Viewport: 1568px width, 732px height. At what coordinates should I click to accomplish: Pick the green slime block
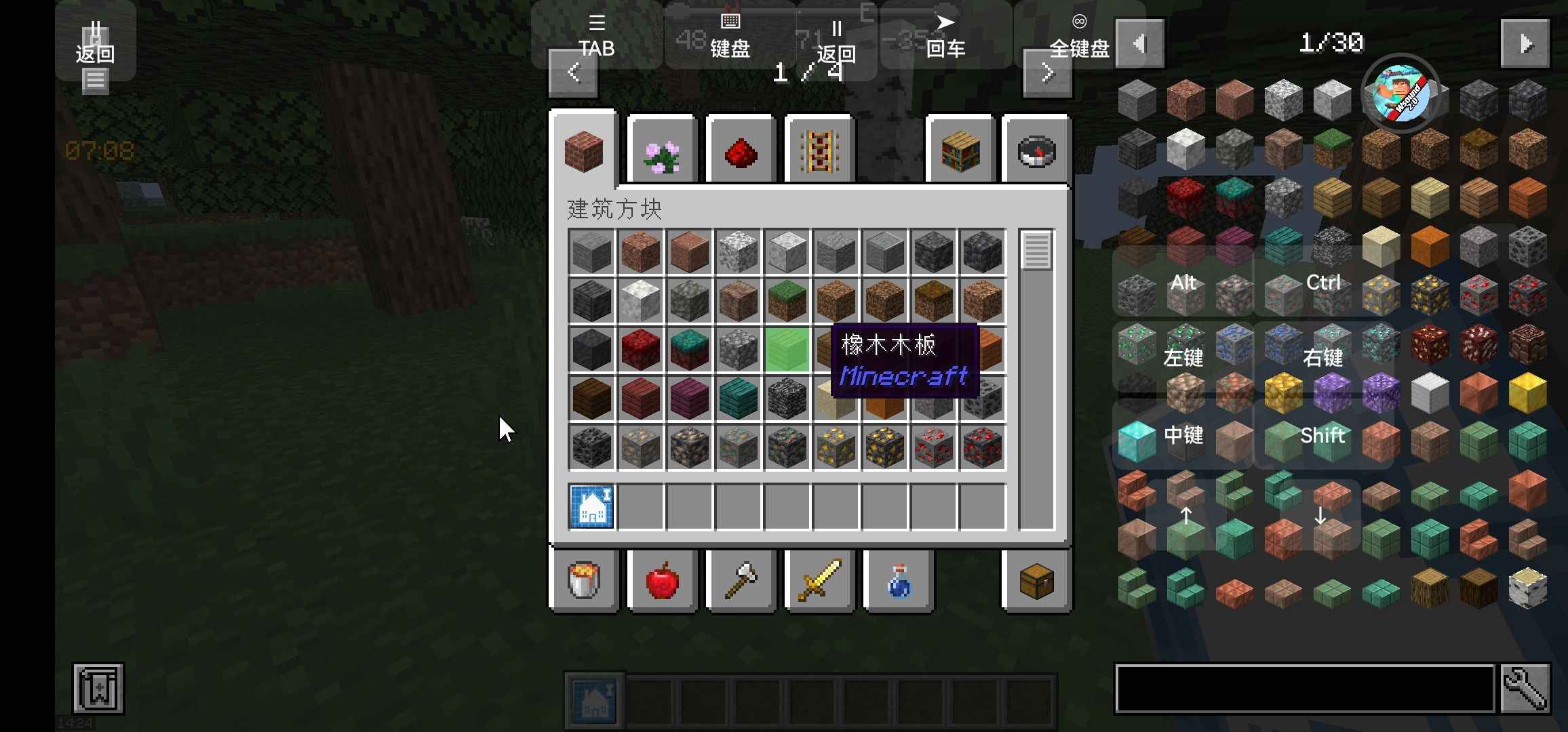coord(787,350)
